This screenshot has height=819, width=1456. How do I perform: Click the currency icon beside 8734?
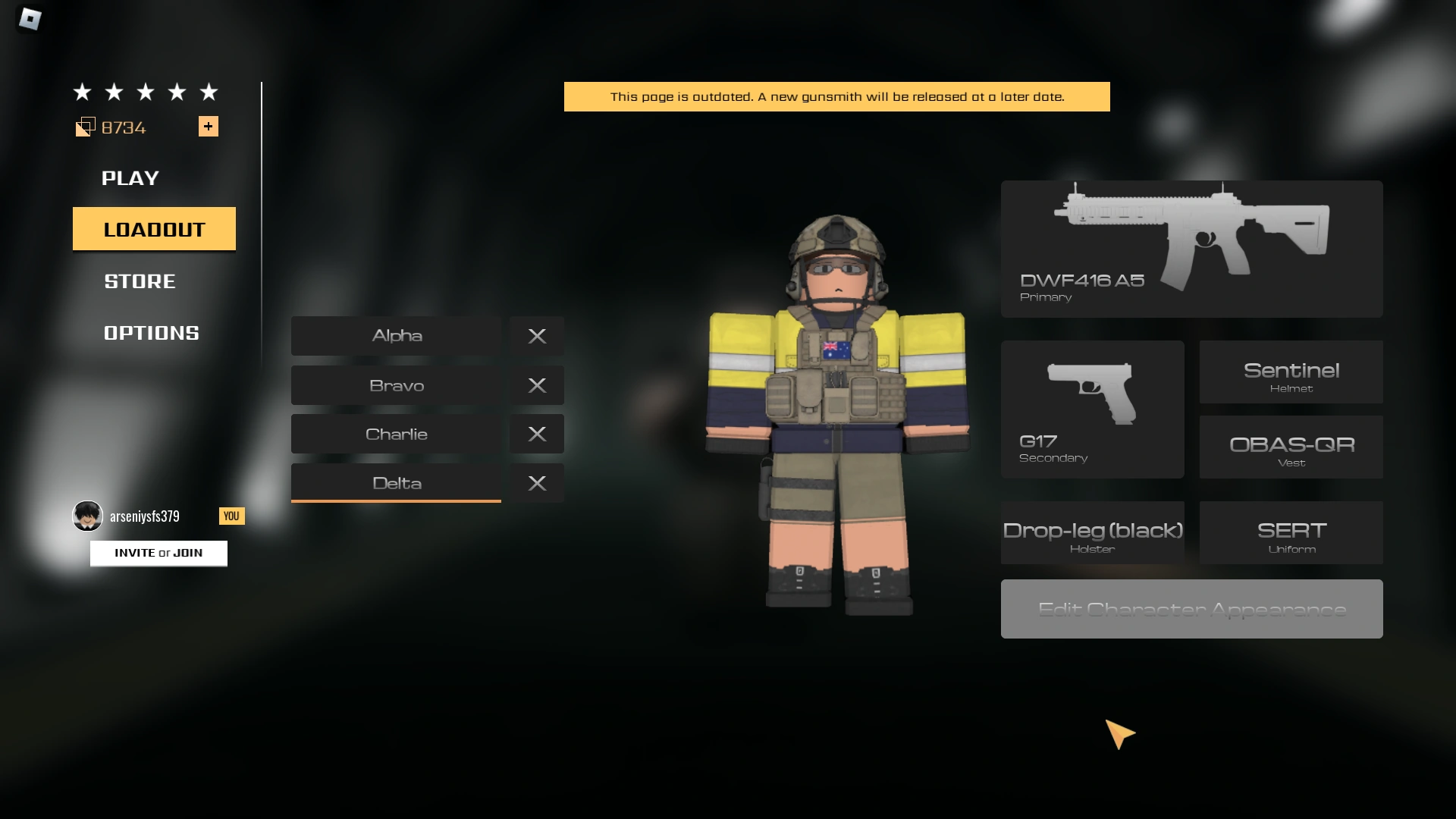[86, 127]
